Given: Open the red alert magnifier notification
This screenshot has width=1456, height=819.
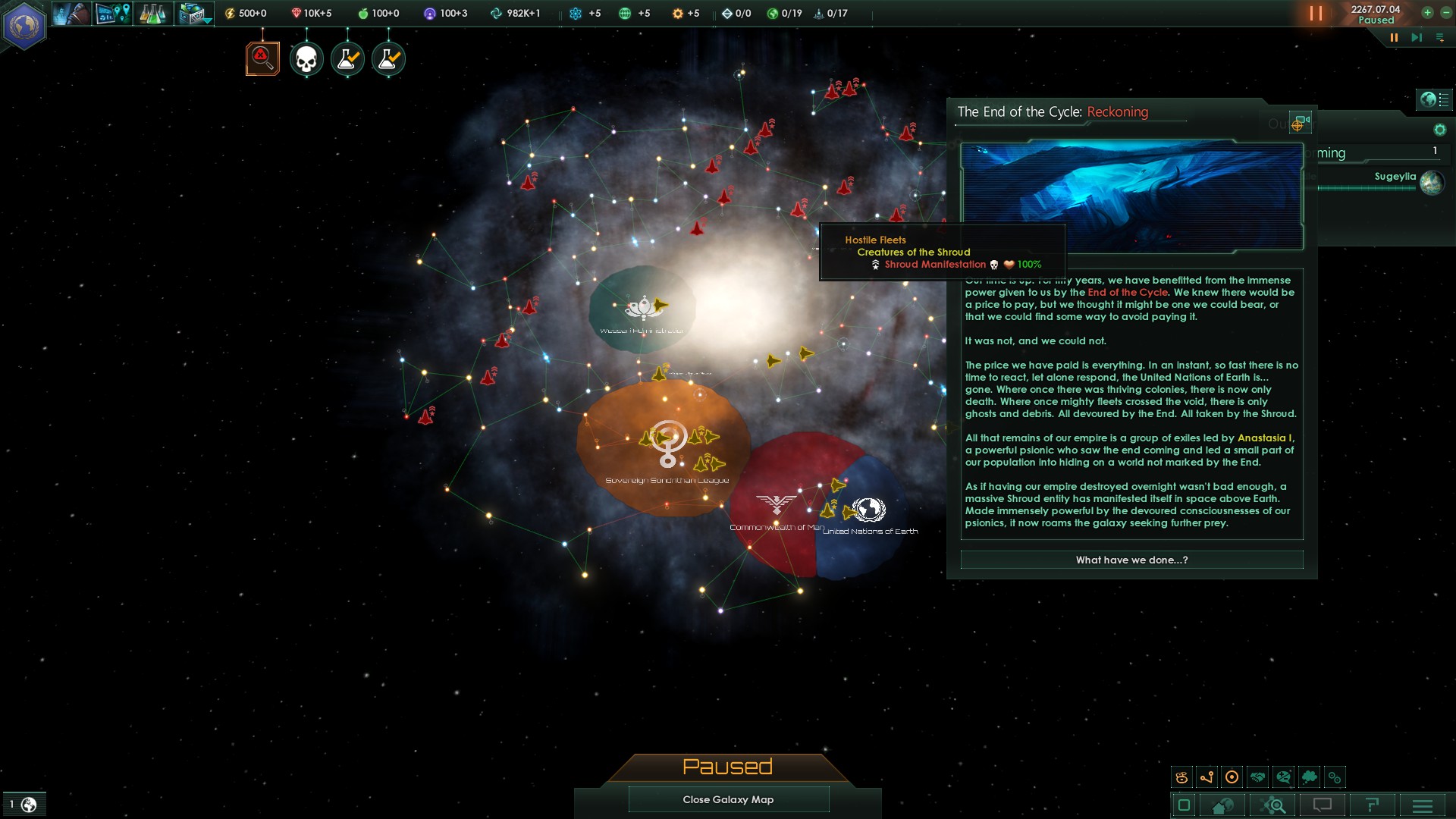Looking at the screenshot, I should coord(262,58).
